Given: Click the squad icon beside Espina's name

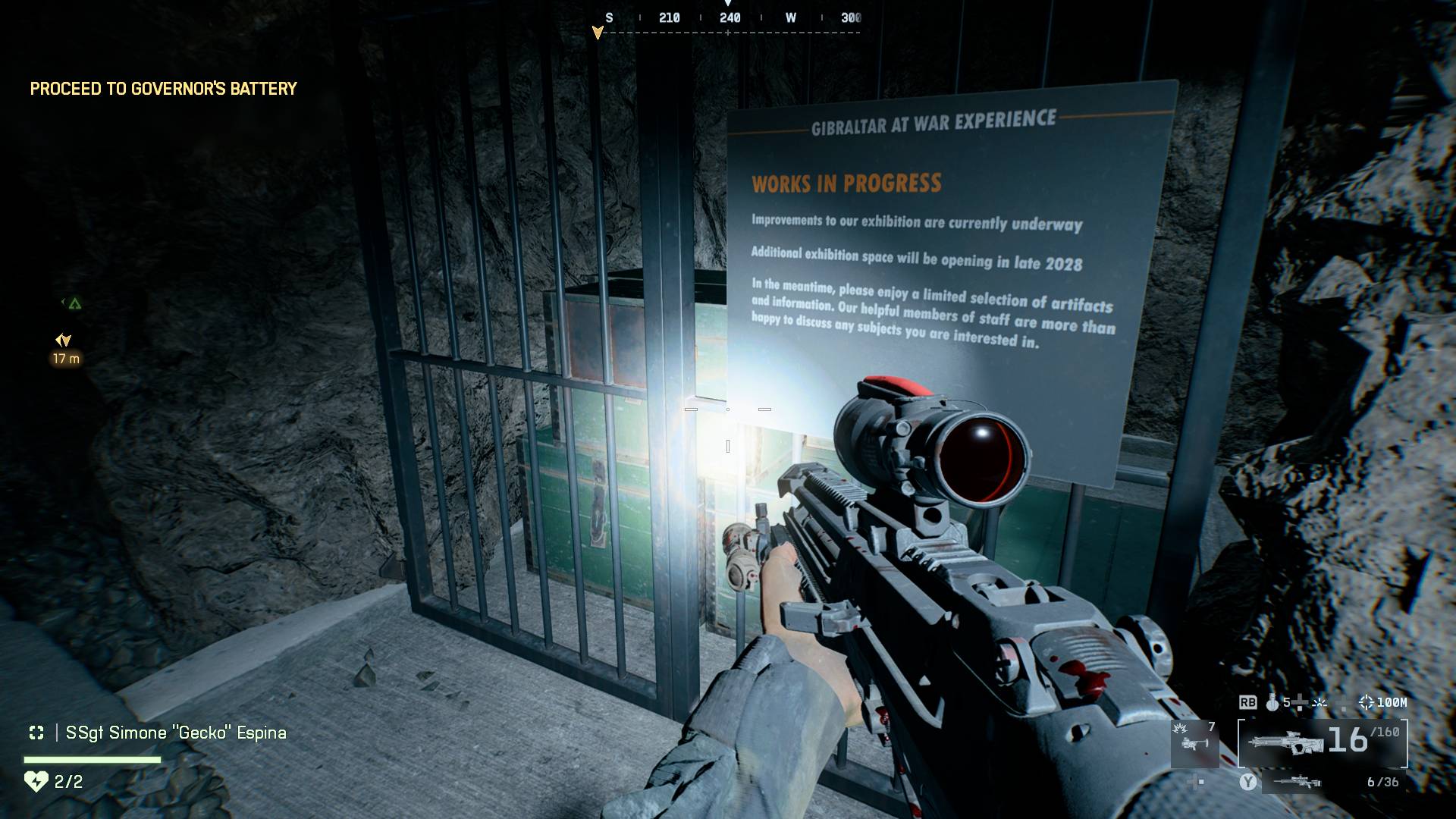Looking at the screenshot, I should point(36,733).
